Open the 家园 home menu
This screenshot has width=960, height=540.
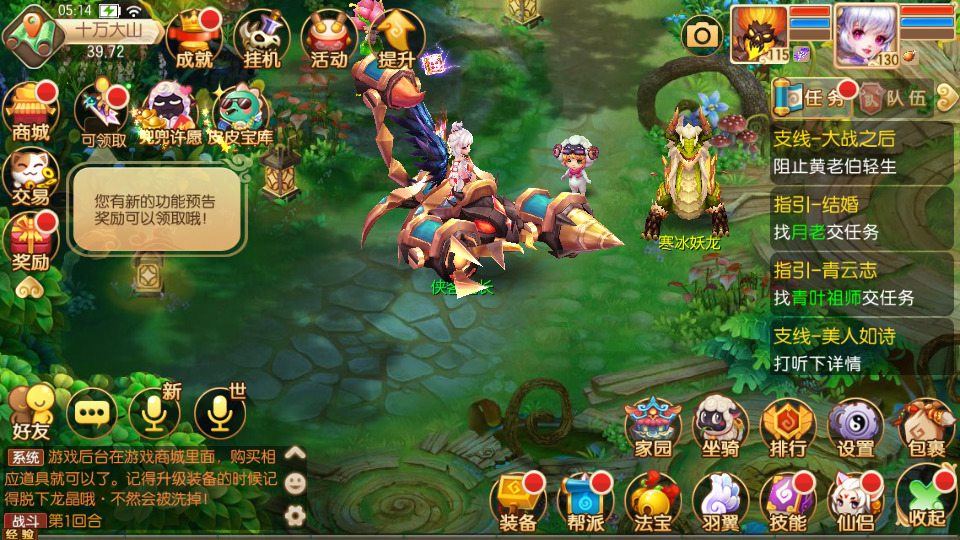(653, 428)
